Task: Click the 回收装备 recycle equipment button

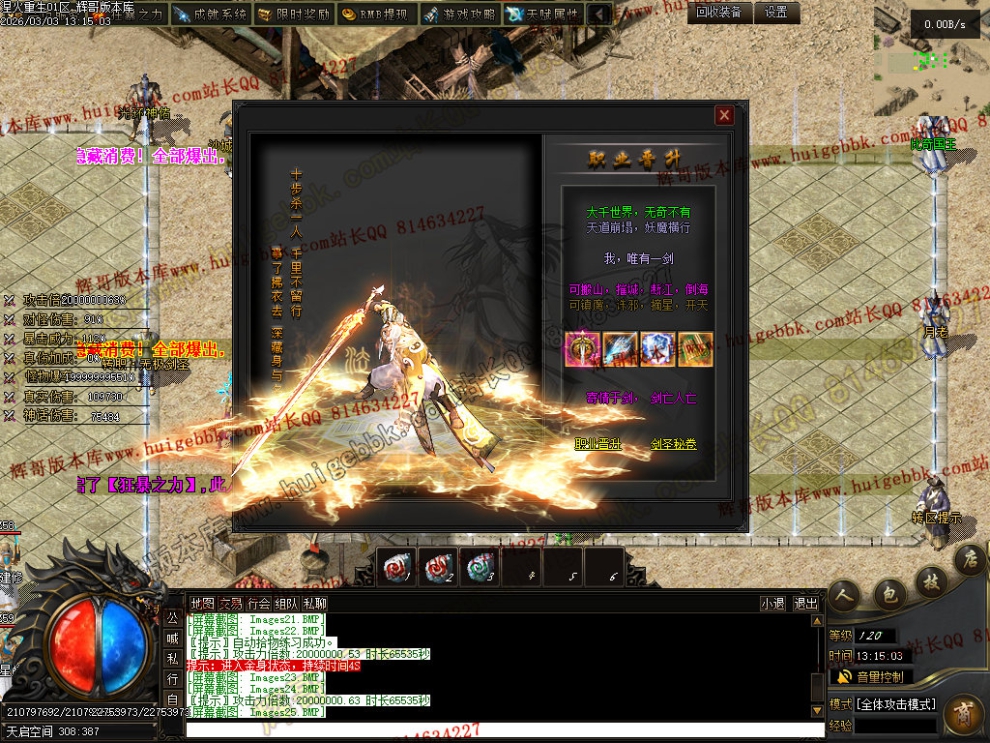Action: 719,12
